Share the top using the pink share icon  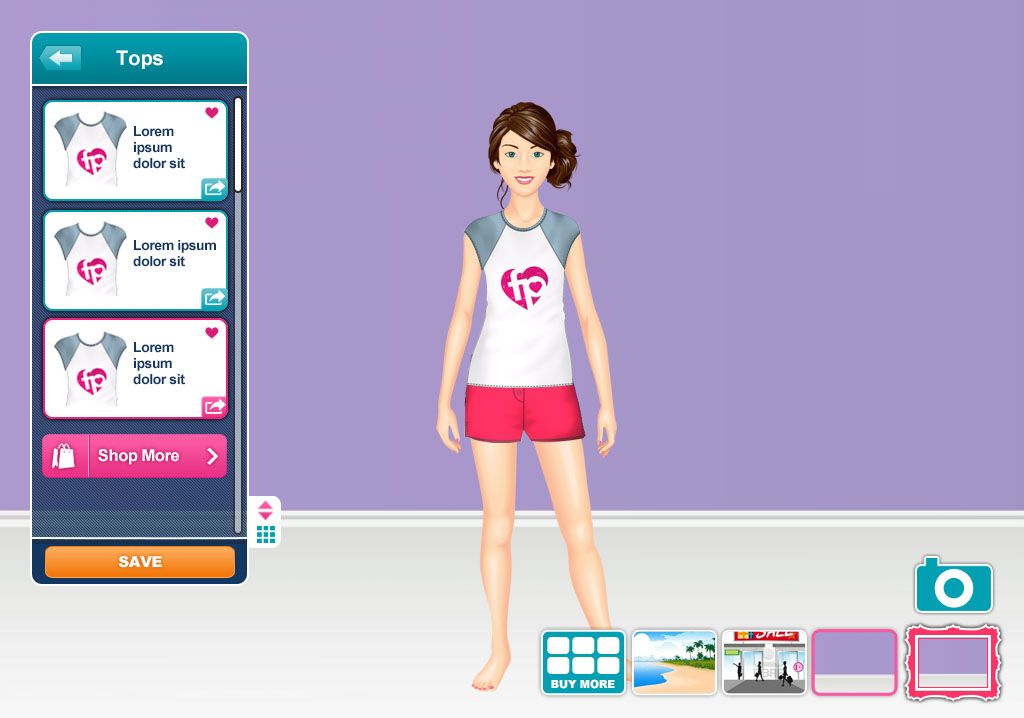(x=214, y=406)
